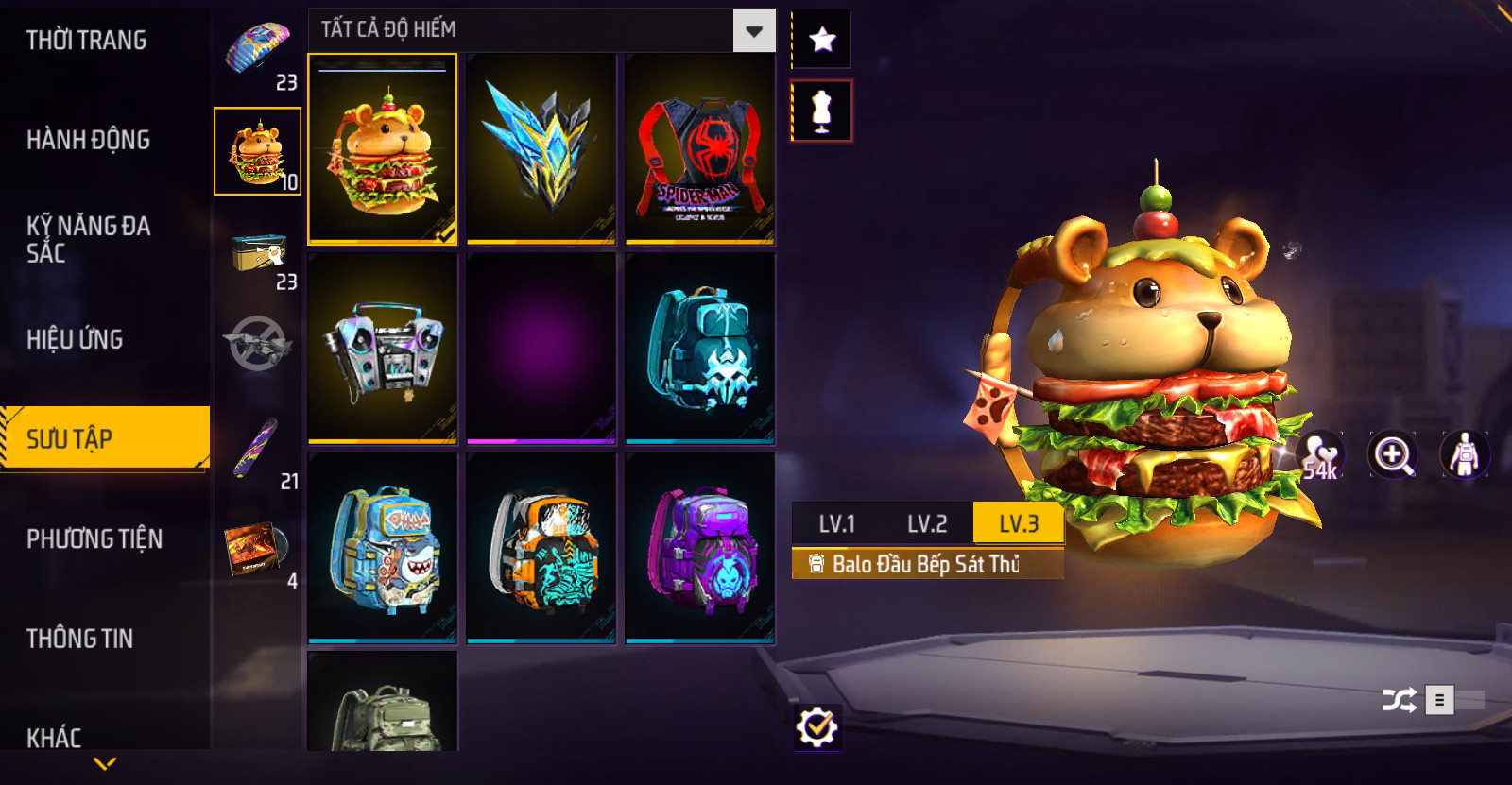Open the Thời Trang menu
Viewport: 1512px width, 785px height.
tap(87, 41)
